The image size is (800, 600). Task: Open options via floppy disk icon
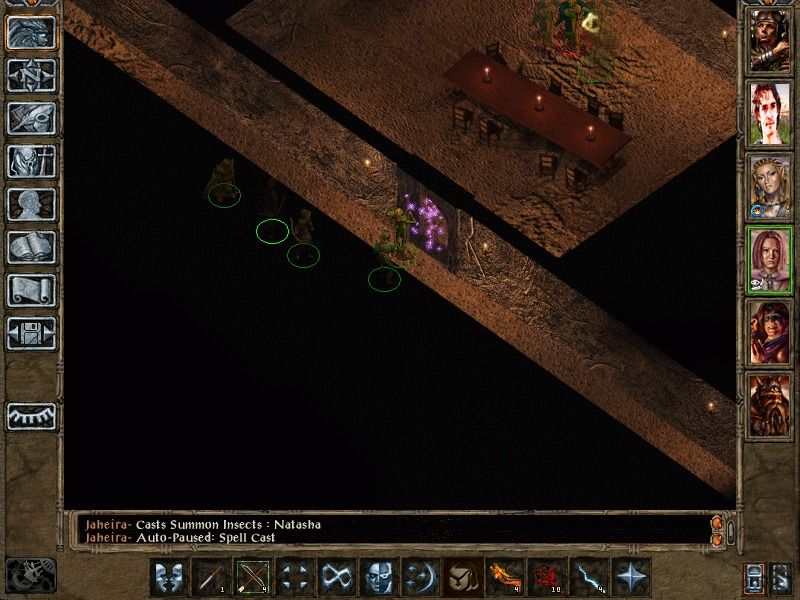coord(32,333)
